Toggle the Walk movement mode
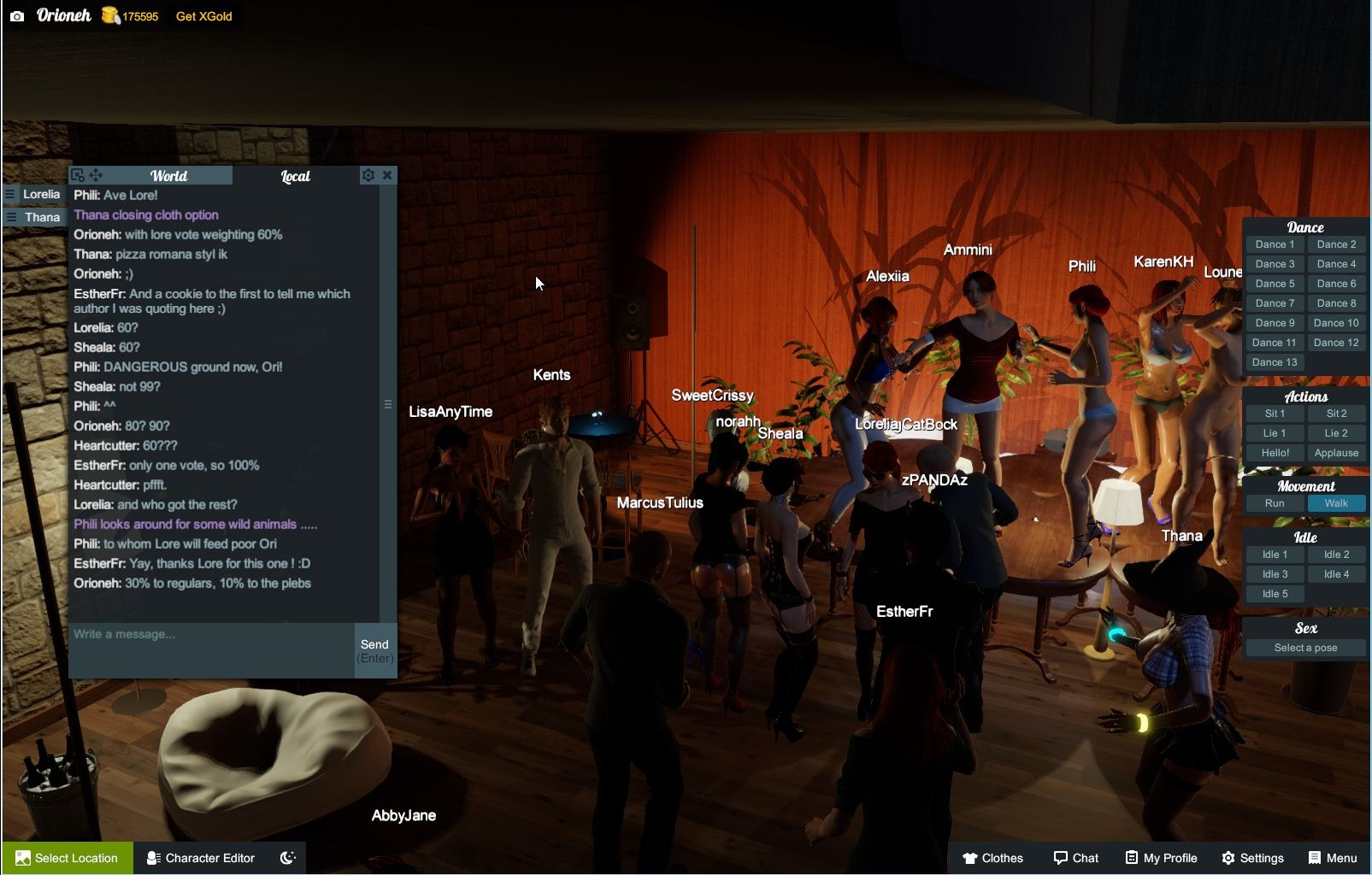 pyautogui.click(x=1336, y=503)
